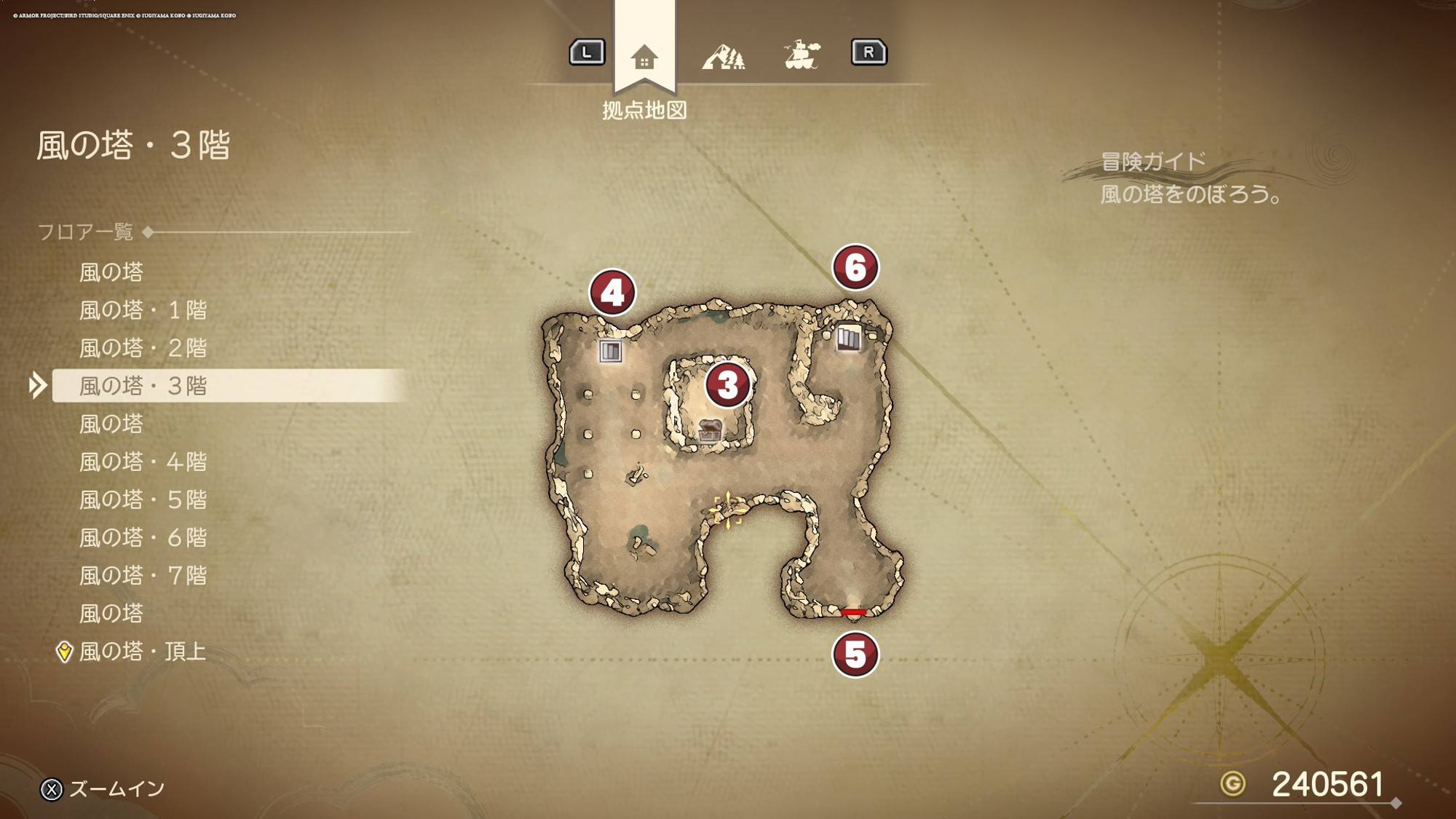View the 風の塔・7階 floor map
Viewport: 1456px width, 819px height.
click(x=143, y=575)
